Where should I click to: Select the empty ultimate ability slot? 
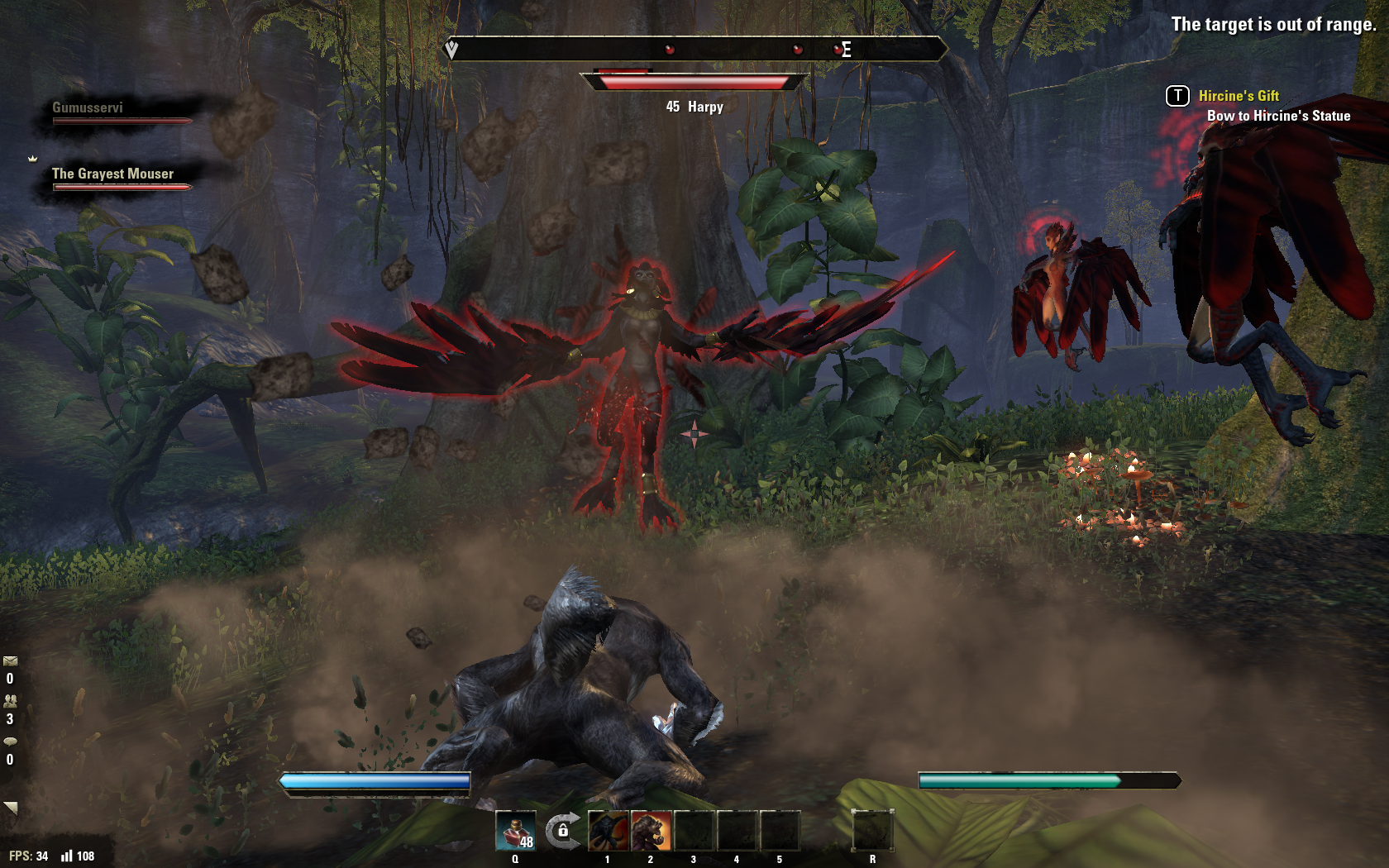(872, 831)
